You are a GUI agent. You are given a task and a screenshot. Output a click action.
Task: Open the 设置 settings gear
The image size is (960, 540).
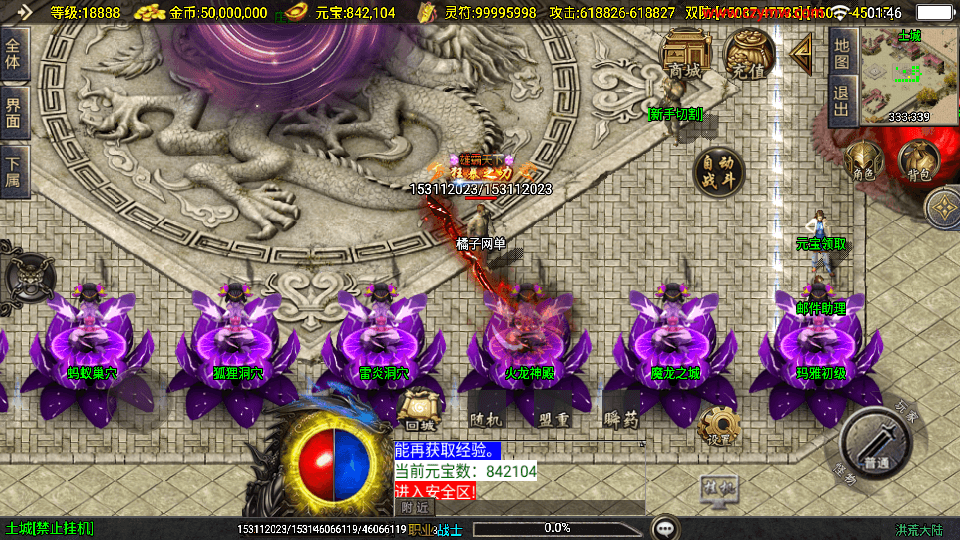[716, 427]
